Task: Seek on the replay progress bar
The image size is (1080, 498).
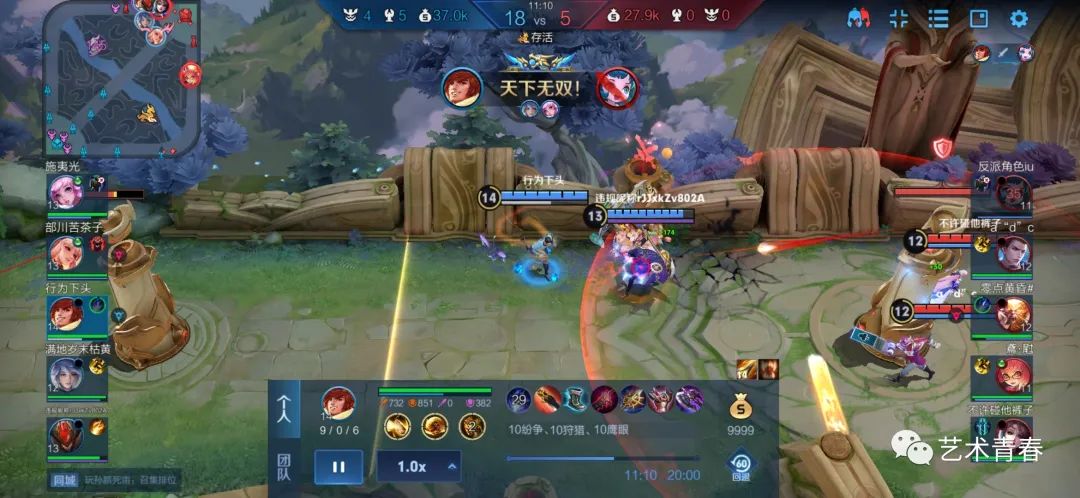Action: coord(602,459)
